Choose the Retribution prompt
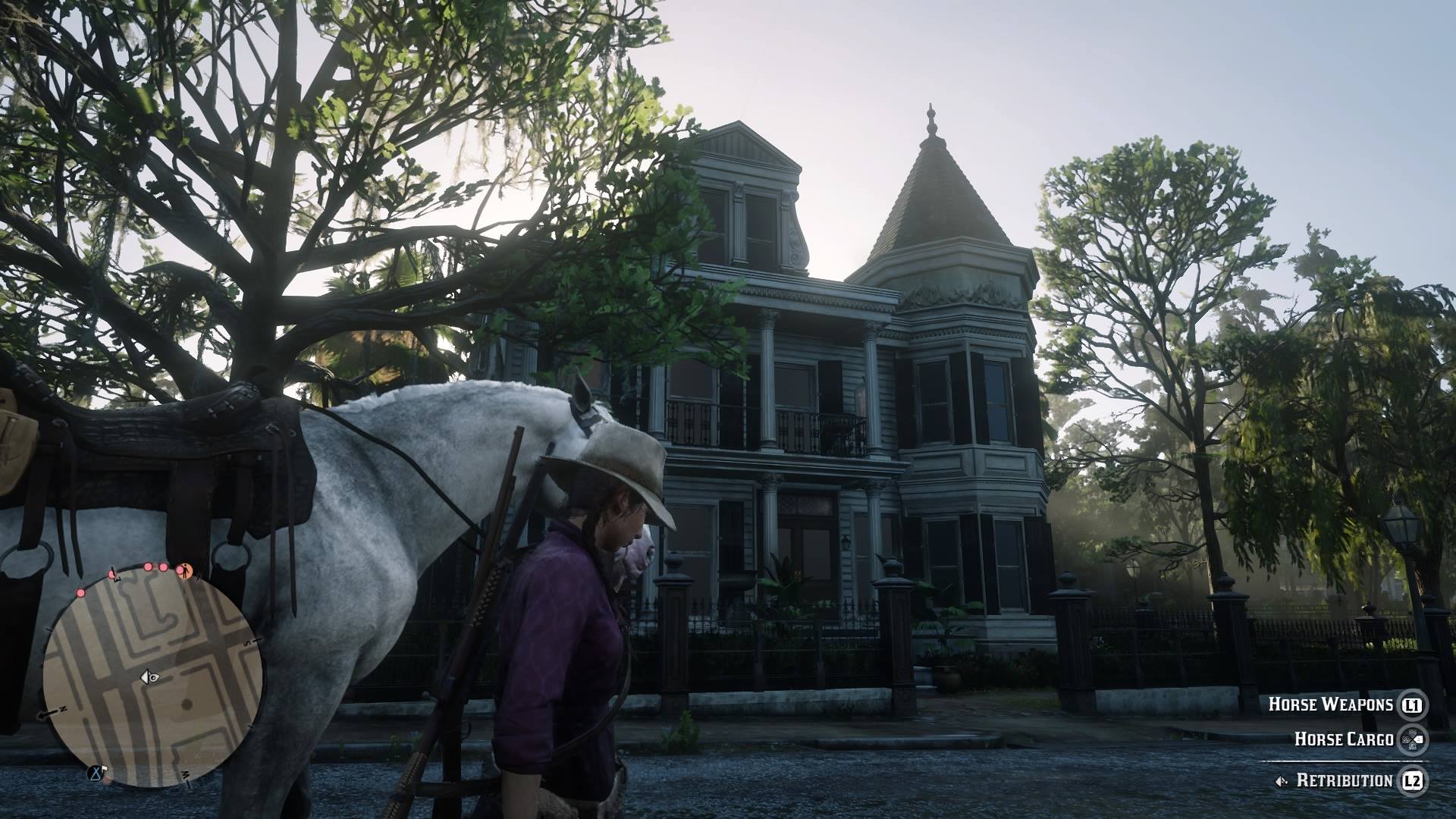 1344,780
